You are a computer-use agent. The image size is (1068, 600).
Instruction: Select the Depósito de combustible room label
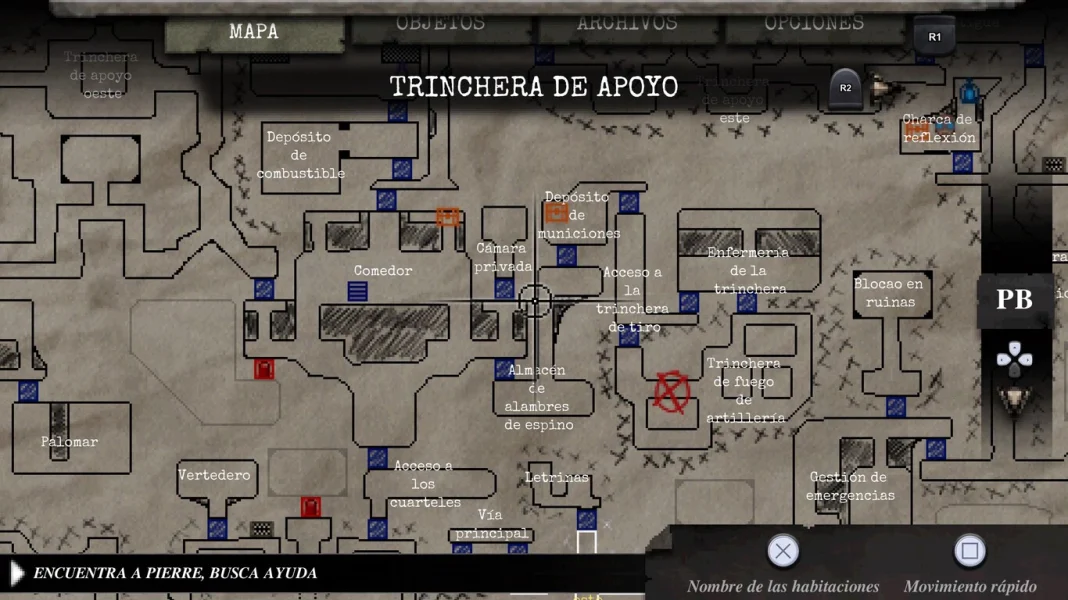300,155
